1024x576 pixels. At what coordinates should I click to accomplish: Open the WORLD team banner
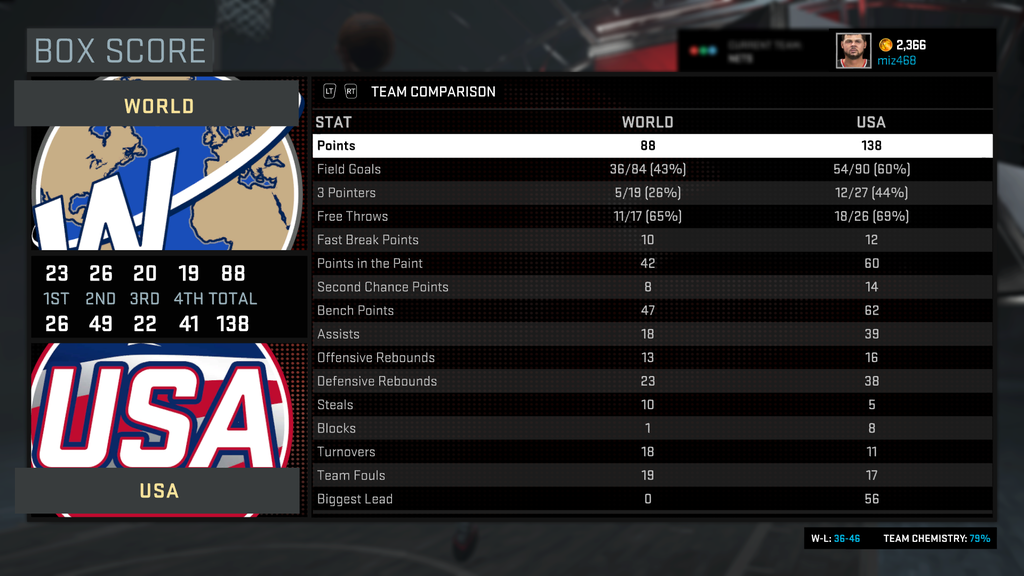click(x=158, y=105)
